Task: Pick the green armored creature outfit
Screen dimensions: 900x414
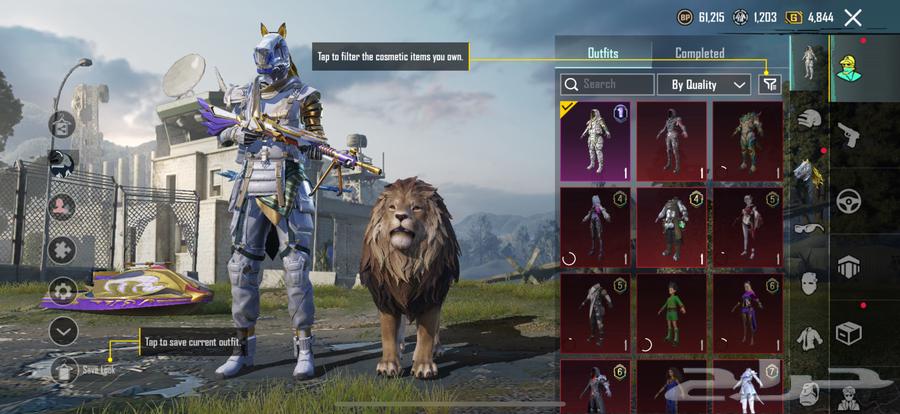Action: coord(747,141)
